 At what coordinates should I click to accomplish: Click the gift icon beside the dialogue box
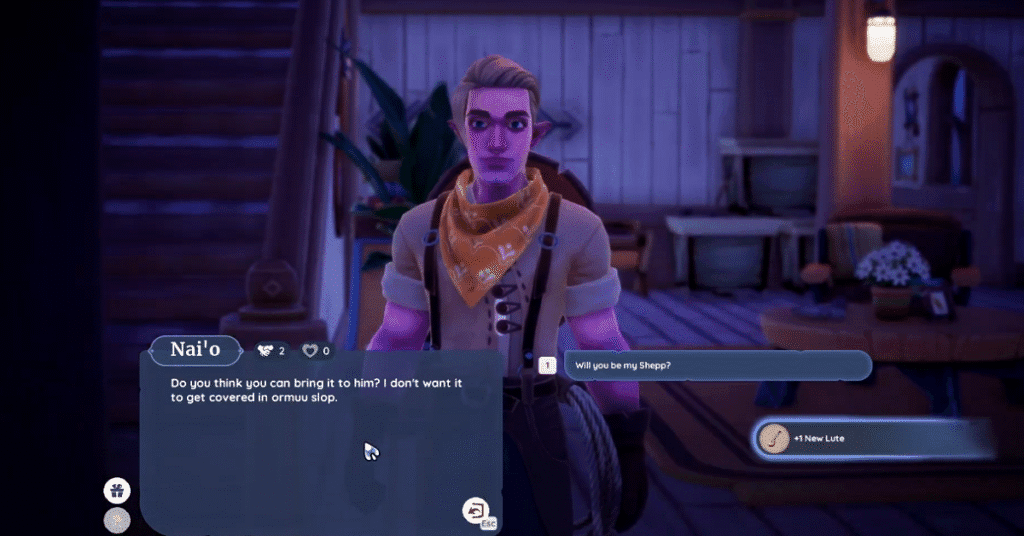pyautogui.click(x=117, y=490)
